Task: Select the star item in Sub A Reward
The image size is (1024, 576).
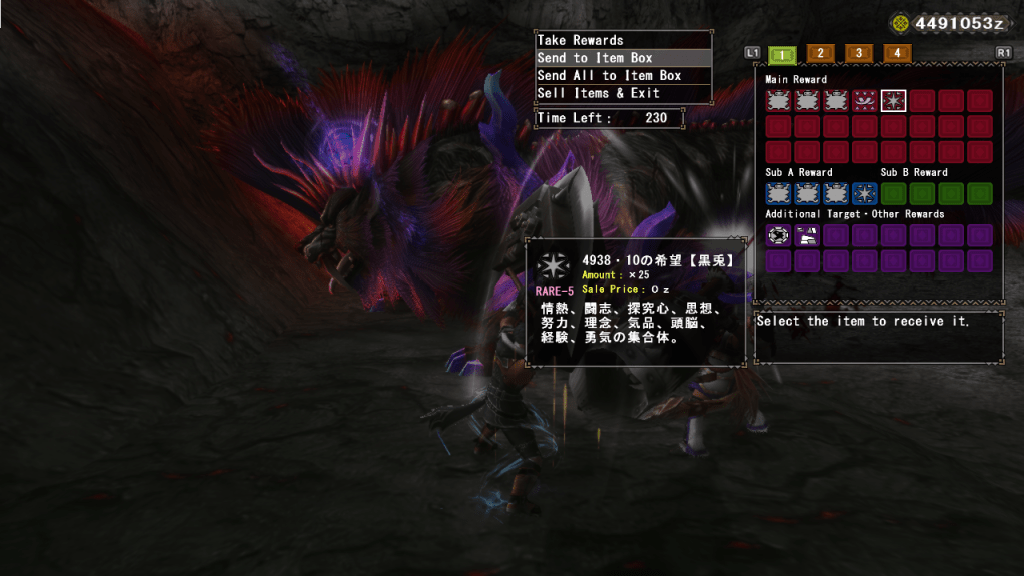Action: tap(865, 193)
